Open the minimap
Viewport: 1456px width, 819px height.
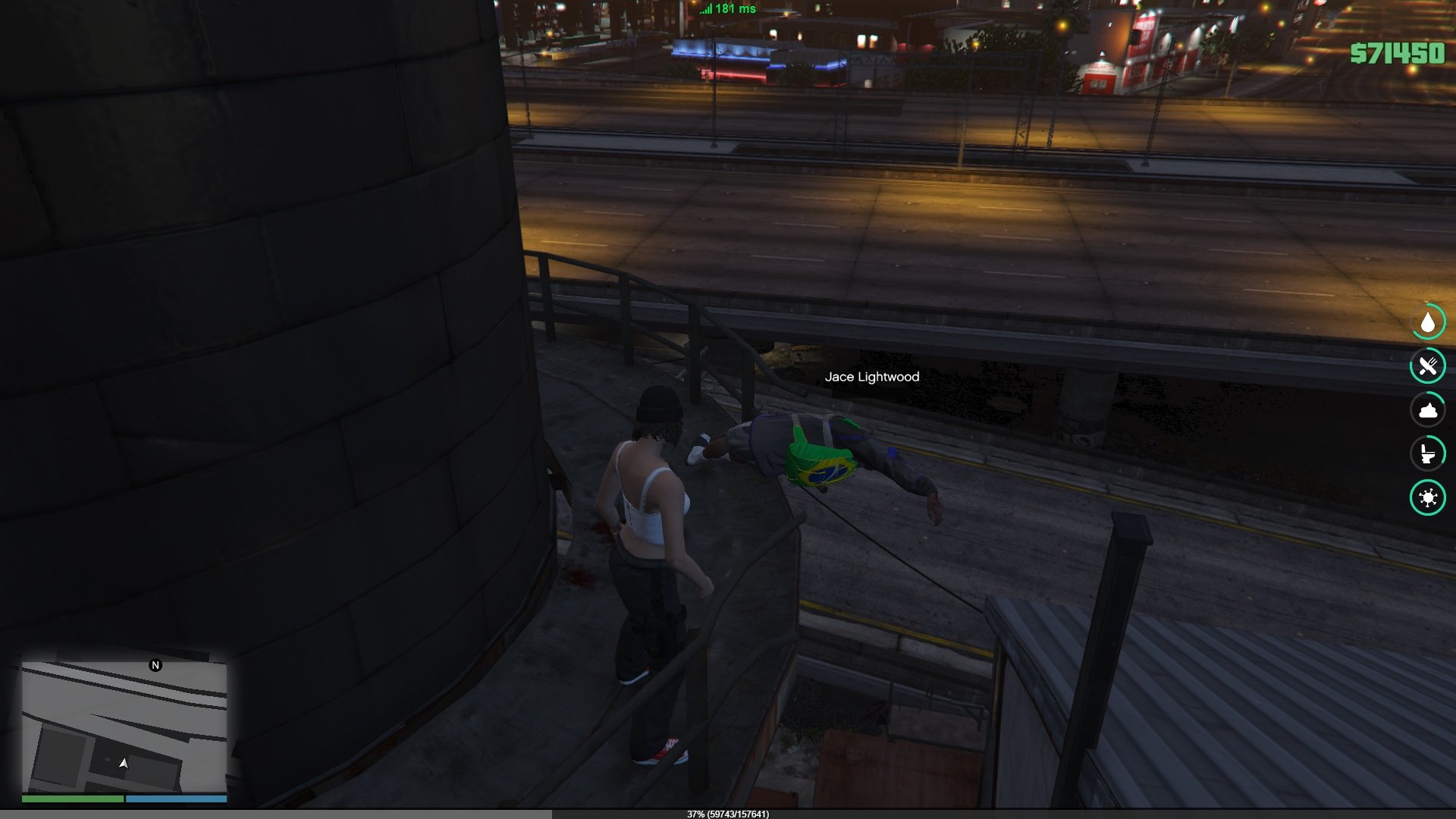124,726
